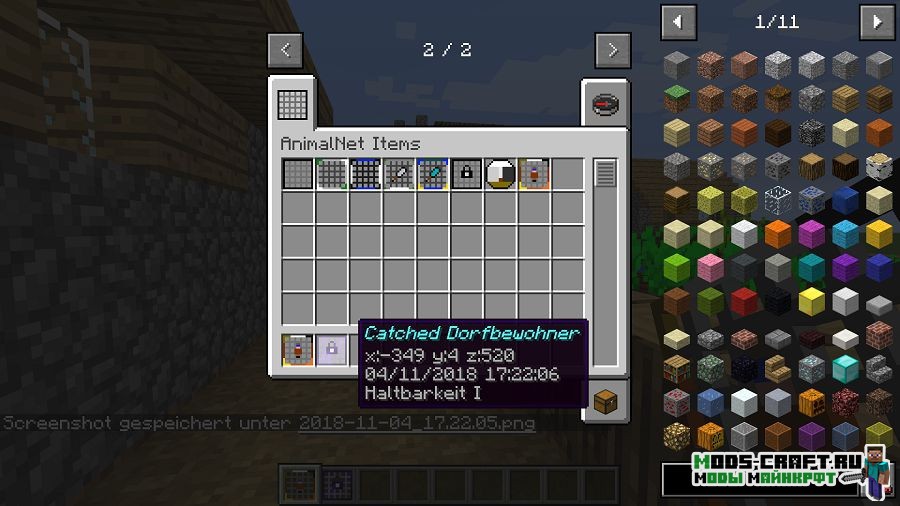Image resolution: width=900 pixels, height=506 pixels.
Task: Select the AnimalNet Items tab
Action: click(294, 101)
